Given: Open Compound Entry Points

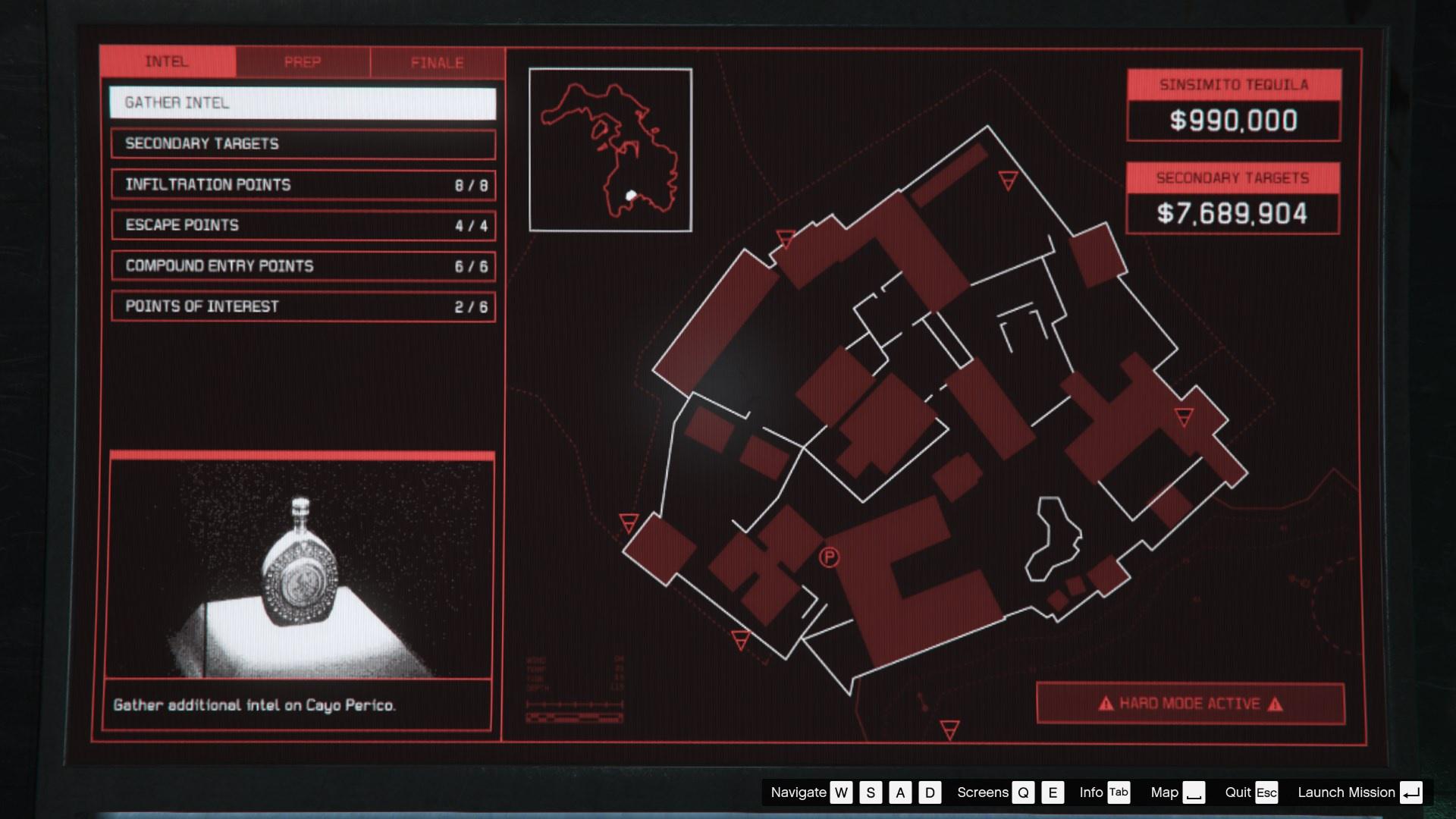Looking at the screenshot, I should tap(303, 266).
